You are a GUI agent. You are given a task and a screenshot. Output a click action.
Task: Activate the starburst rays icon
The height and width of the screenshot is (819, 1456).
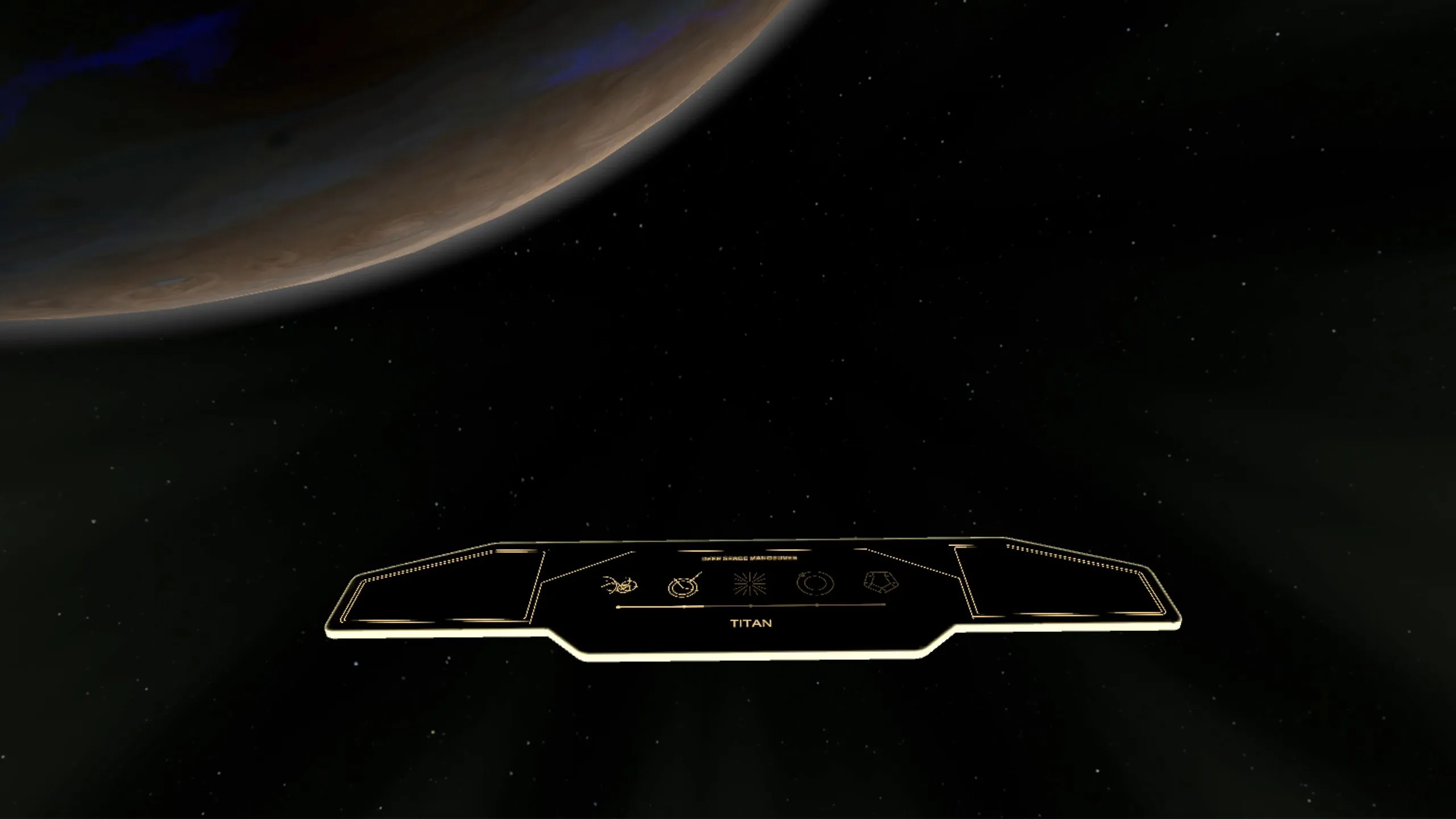point(750,584)
